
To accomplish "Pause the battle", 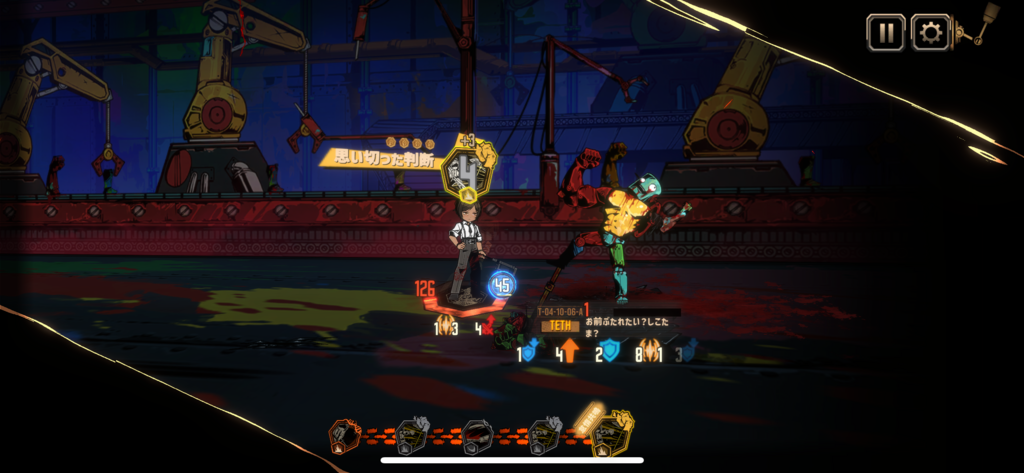I will pos(885,32).
